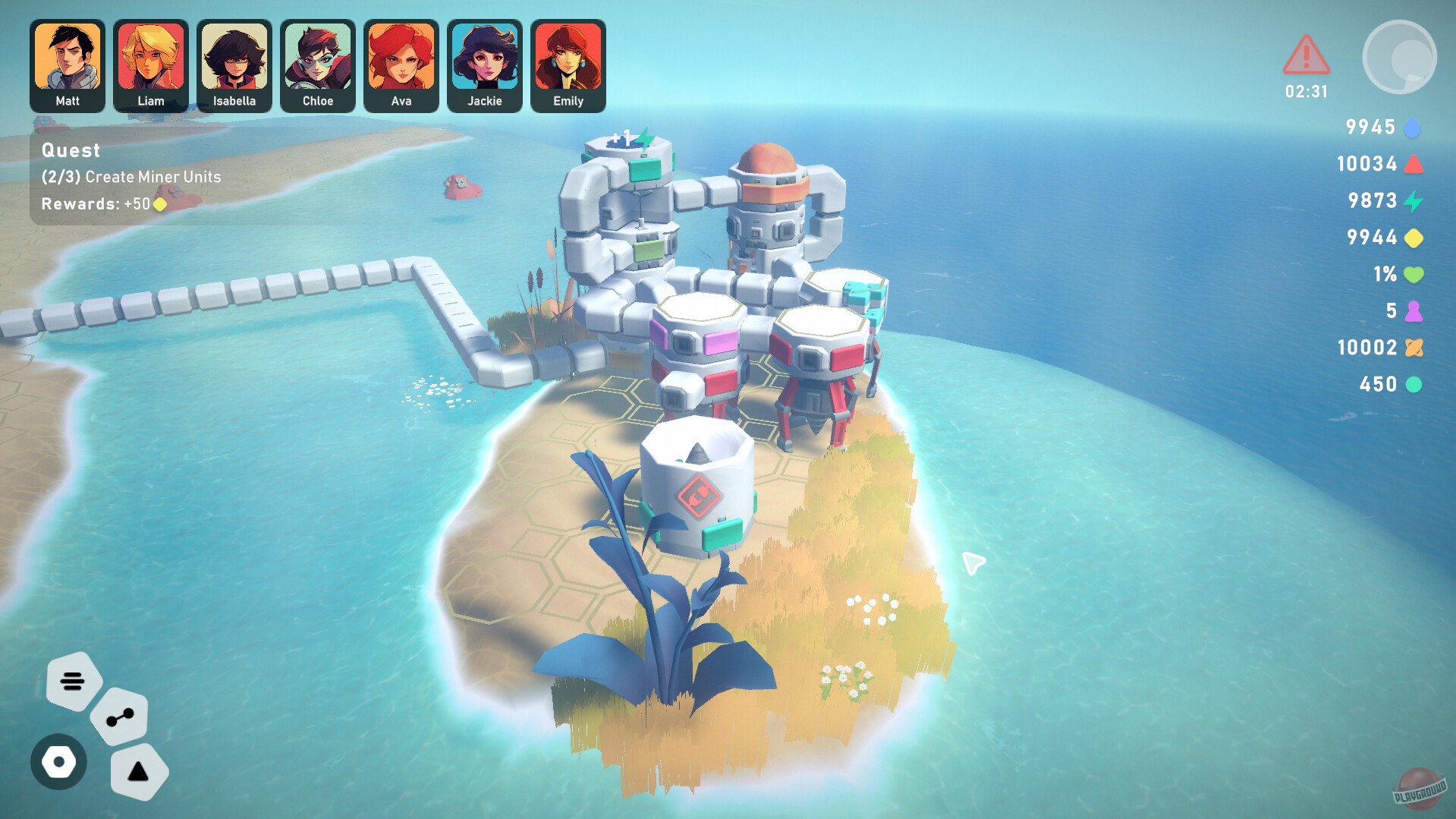Select the connection tool with two linked dots

[x=118, y=719]
